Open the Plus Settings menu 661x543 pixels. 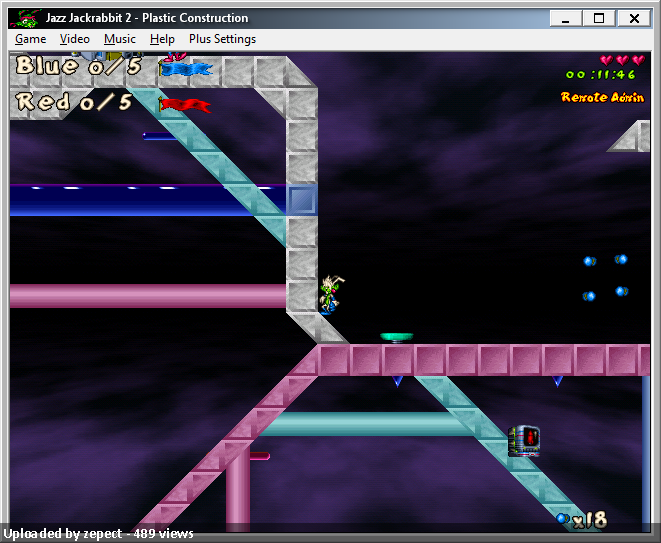pos(222,39)
